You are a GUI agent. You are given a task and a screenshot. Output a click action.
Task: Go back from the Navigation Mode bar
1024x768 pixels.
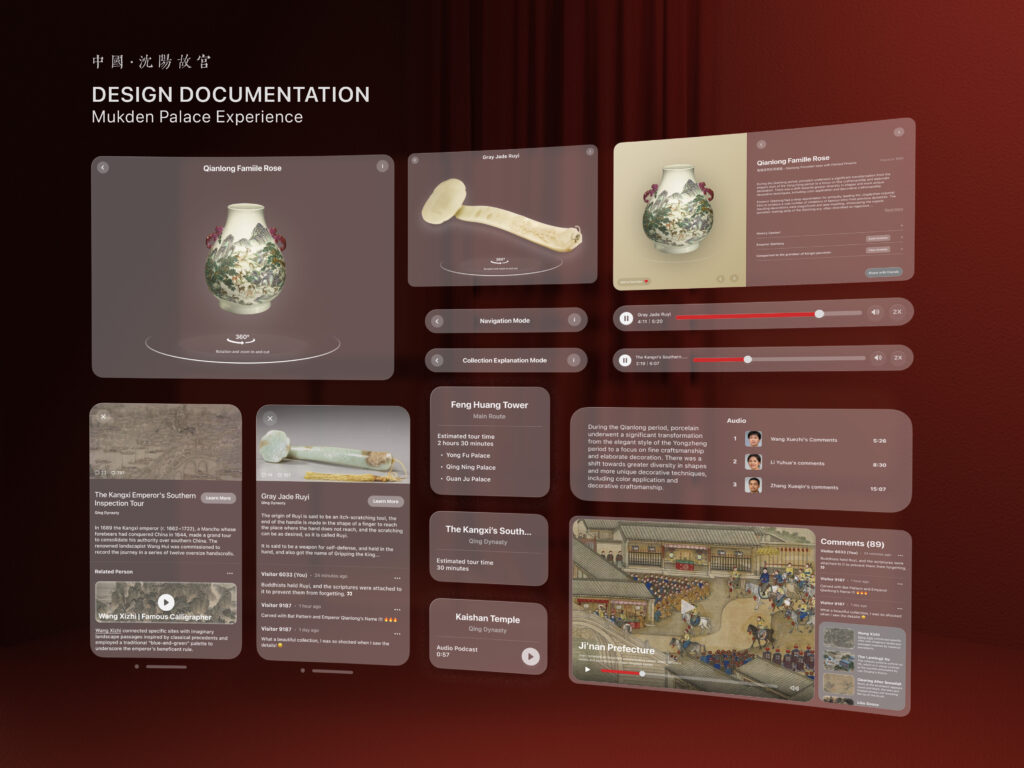click(x=437, y=321)
